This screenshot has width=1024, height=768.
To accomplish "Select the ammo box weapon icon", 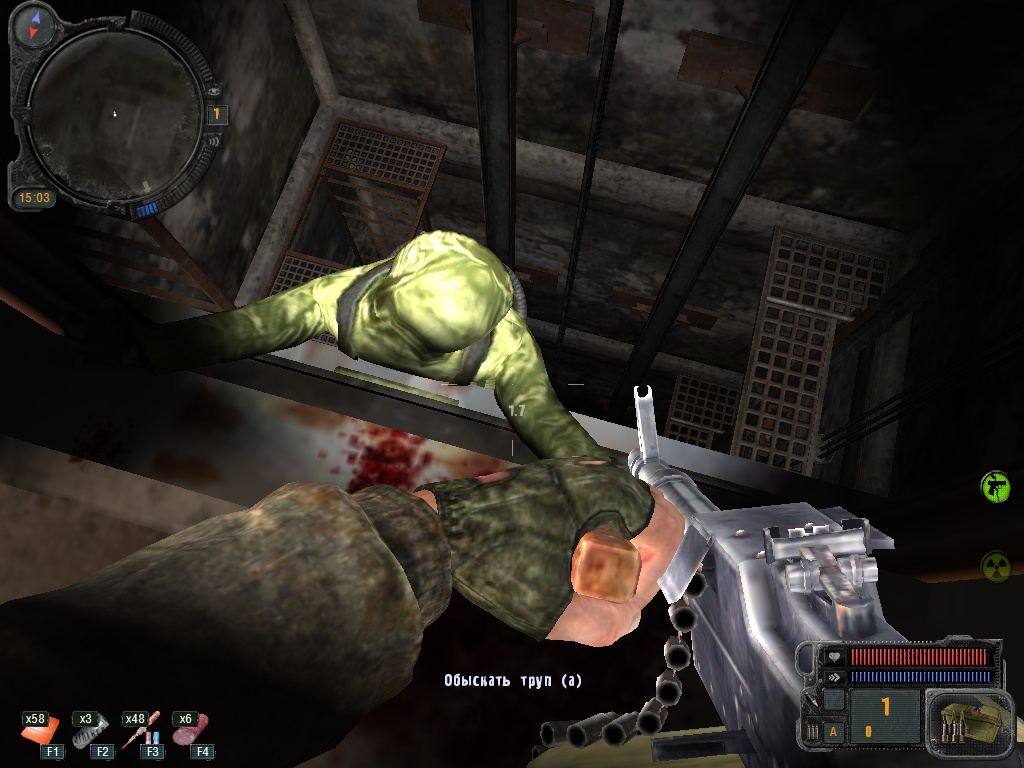I will (x=960, y=722).
